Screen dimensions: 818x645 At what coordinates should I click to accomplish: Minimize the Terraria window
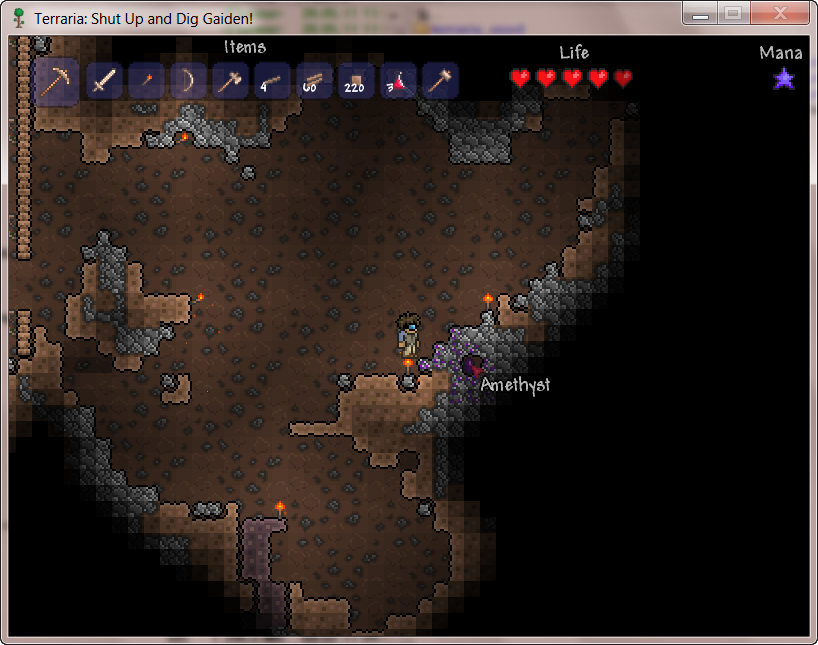coord(701,14)
